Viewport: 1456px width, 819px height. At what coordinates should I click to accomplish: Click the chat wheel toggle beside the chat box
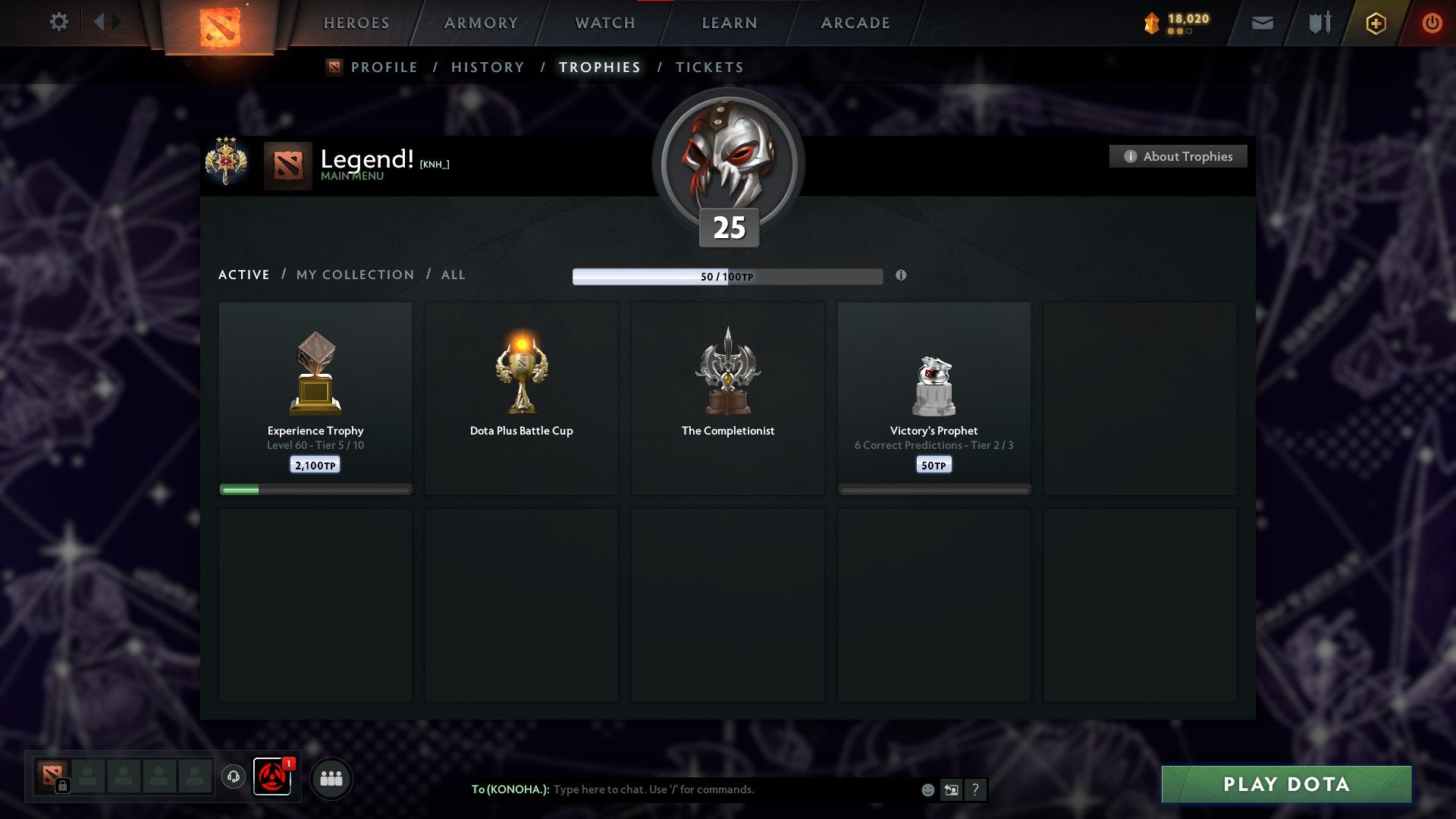tap(951, 789)
